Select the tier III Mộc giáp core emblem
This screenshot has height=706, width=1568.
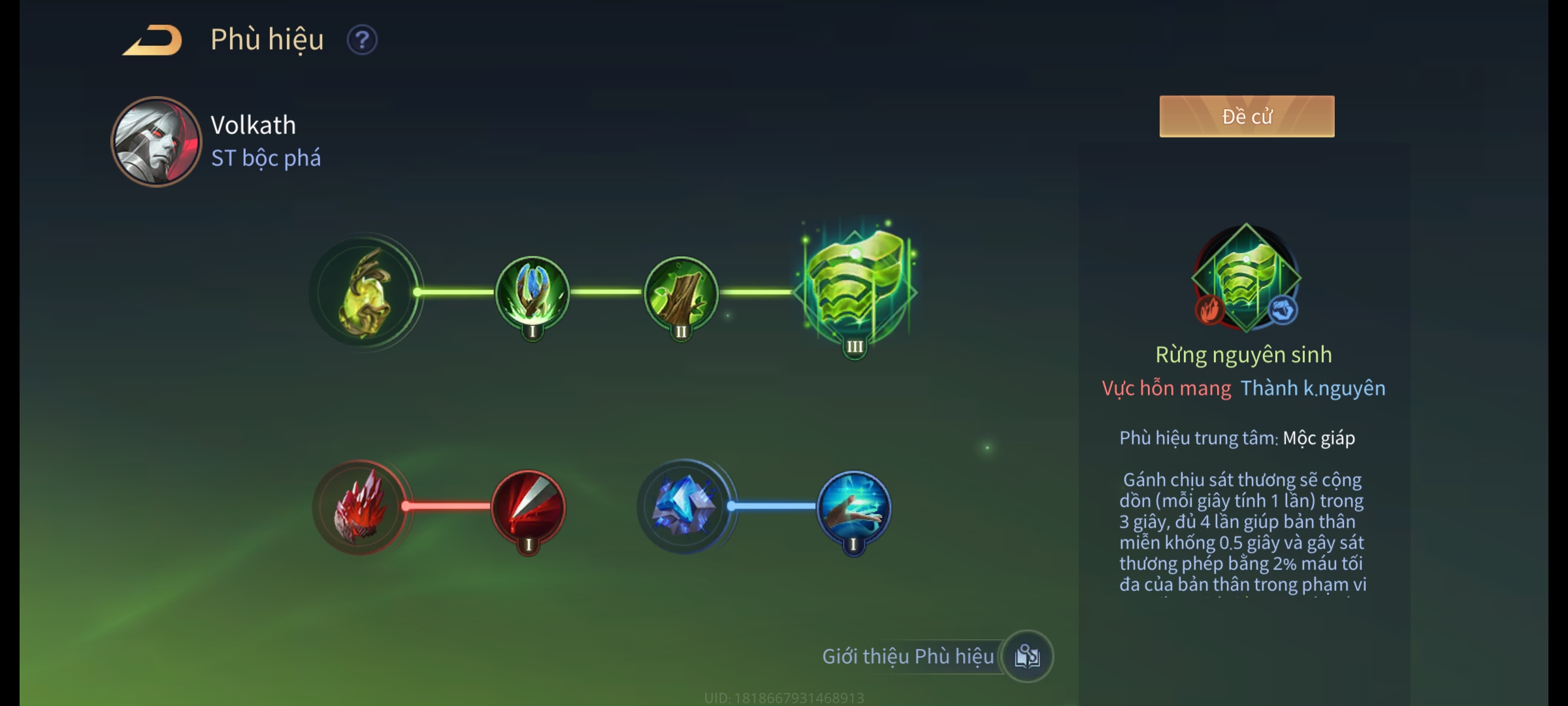tap(855, 288)
